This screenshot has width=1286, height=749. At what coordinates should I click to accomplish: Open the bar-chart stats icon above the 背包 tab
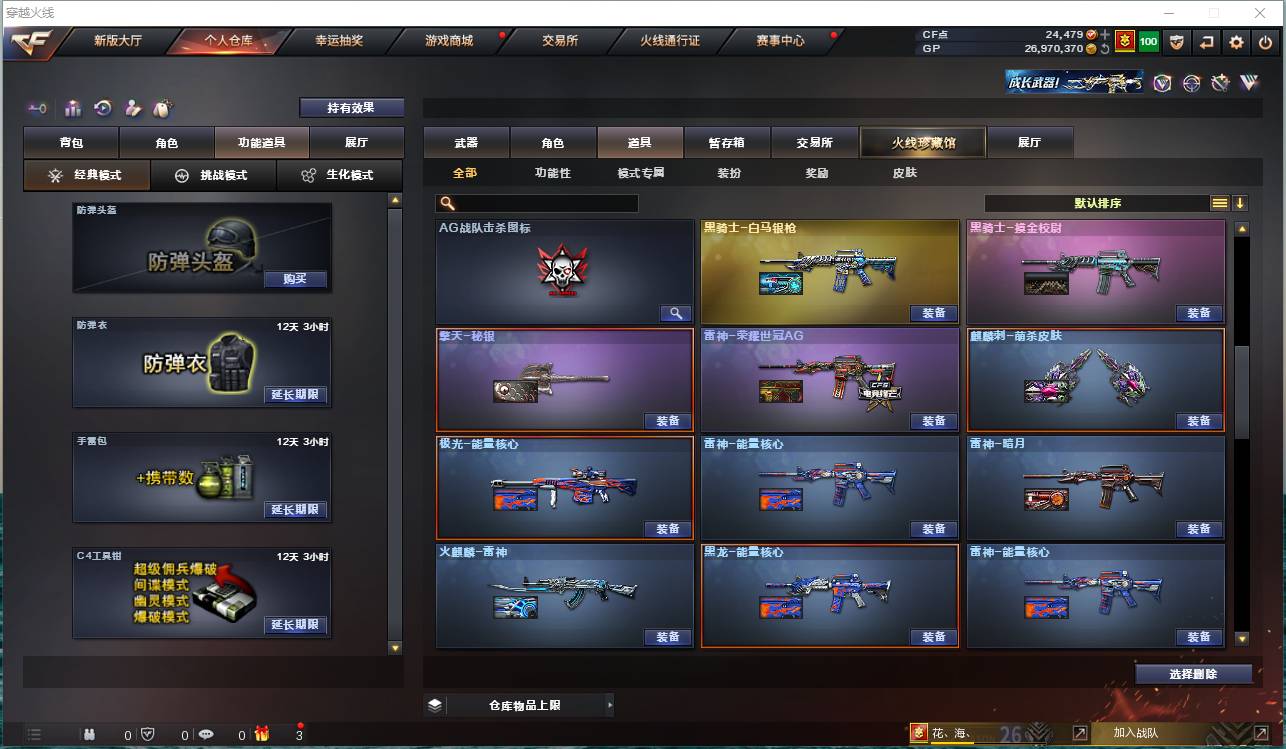(x=73, y=108)
